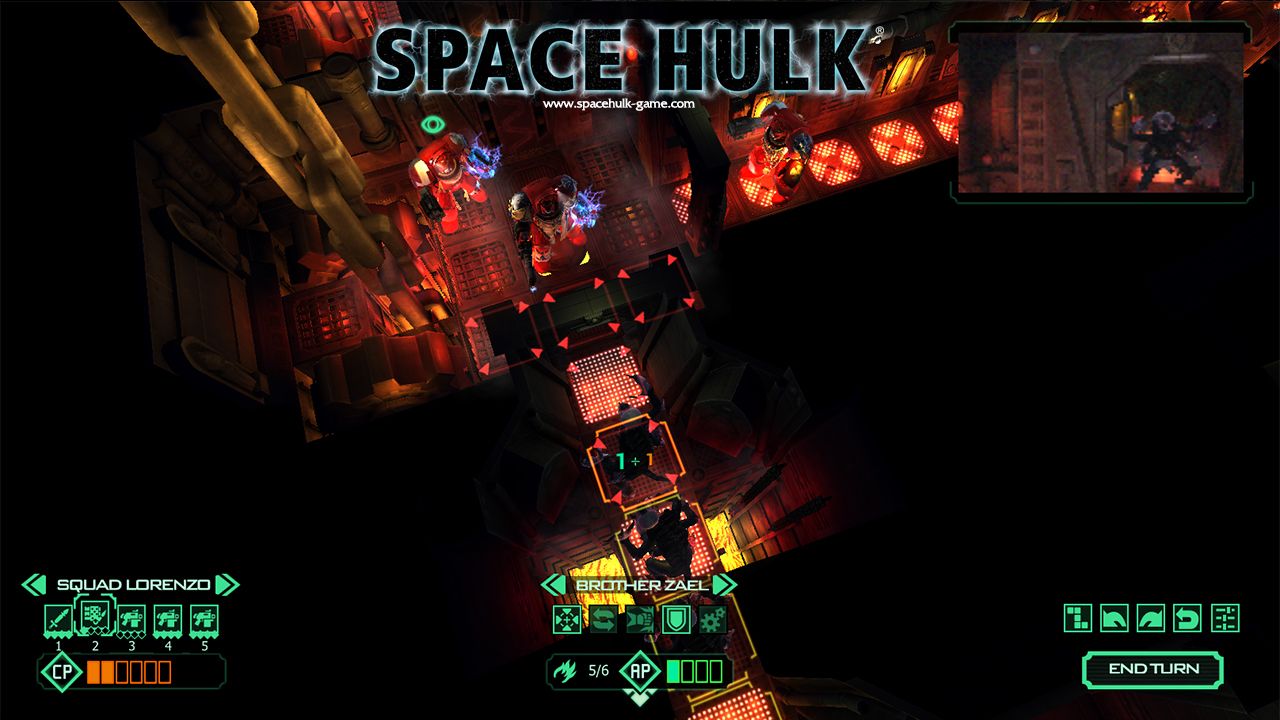Click the flamer ammo flame icon
Viewport: 1280px width, 720px height.
pos(566,670)
